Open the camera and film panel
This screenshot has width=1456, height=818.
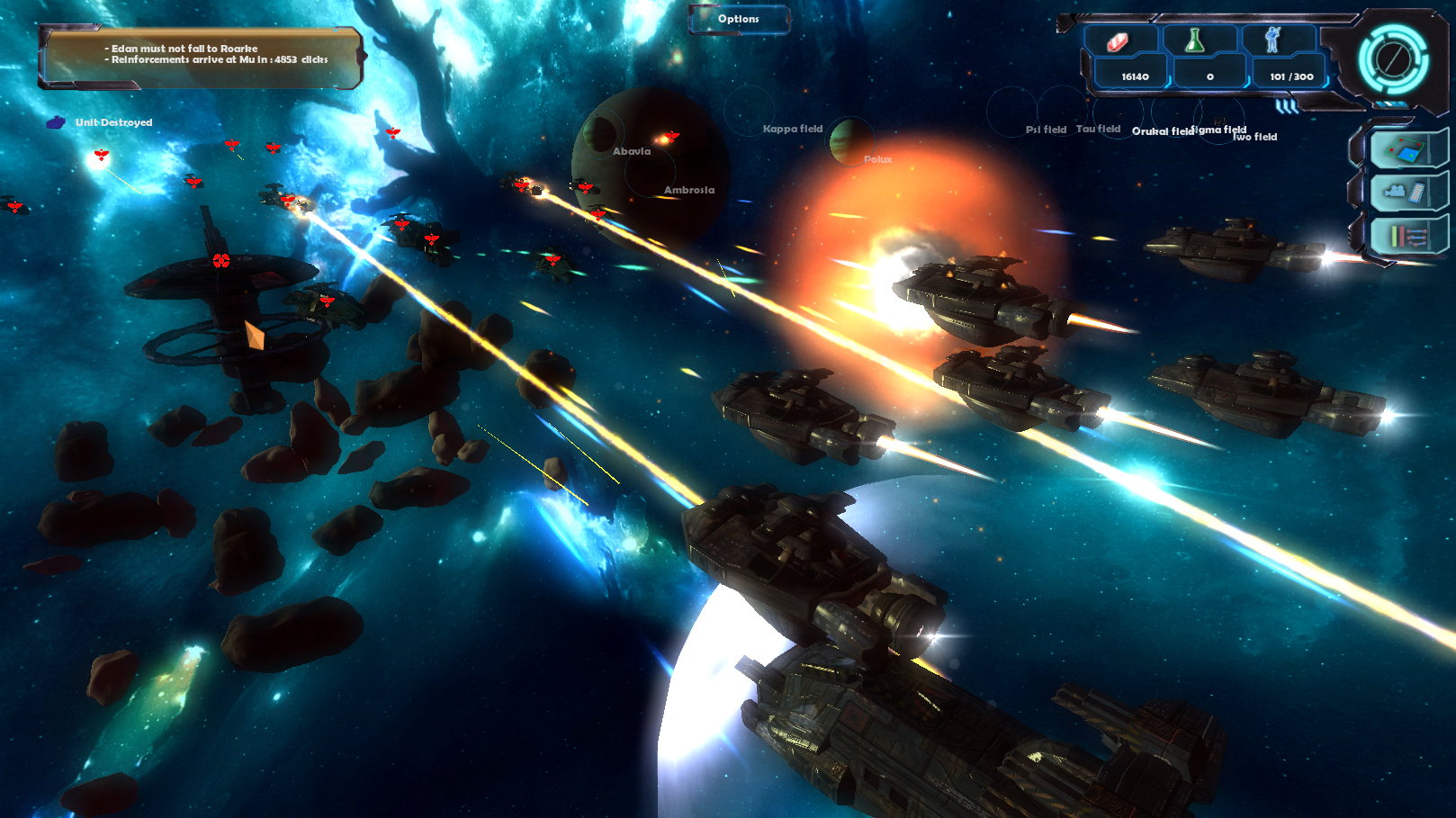point(1405,192)
